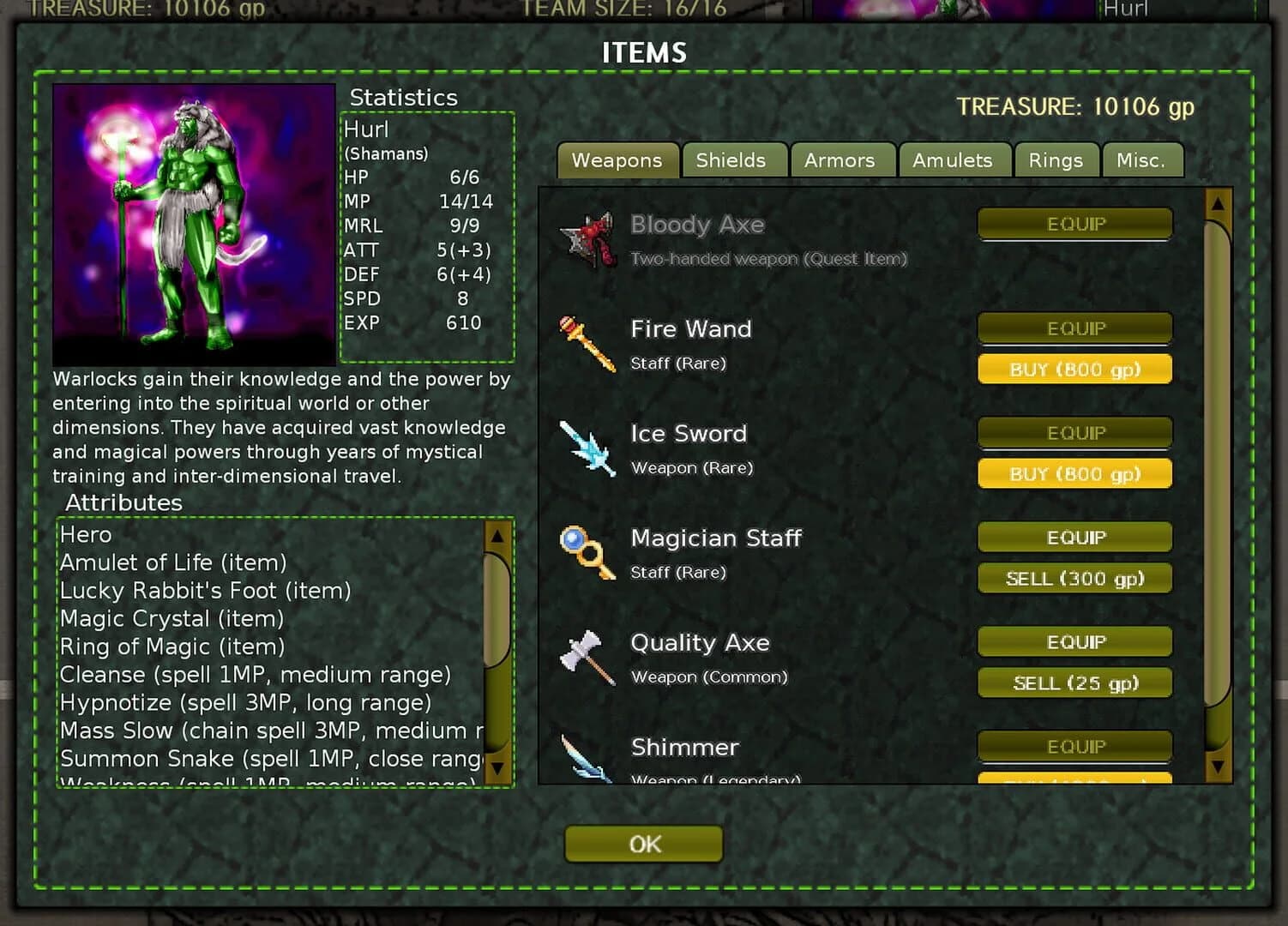Click the Ice Sword icon

coord(587,449)
